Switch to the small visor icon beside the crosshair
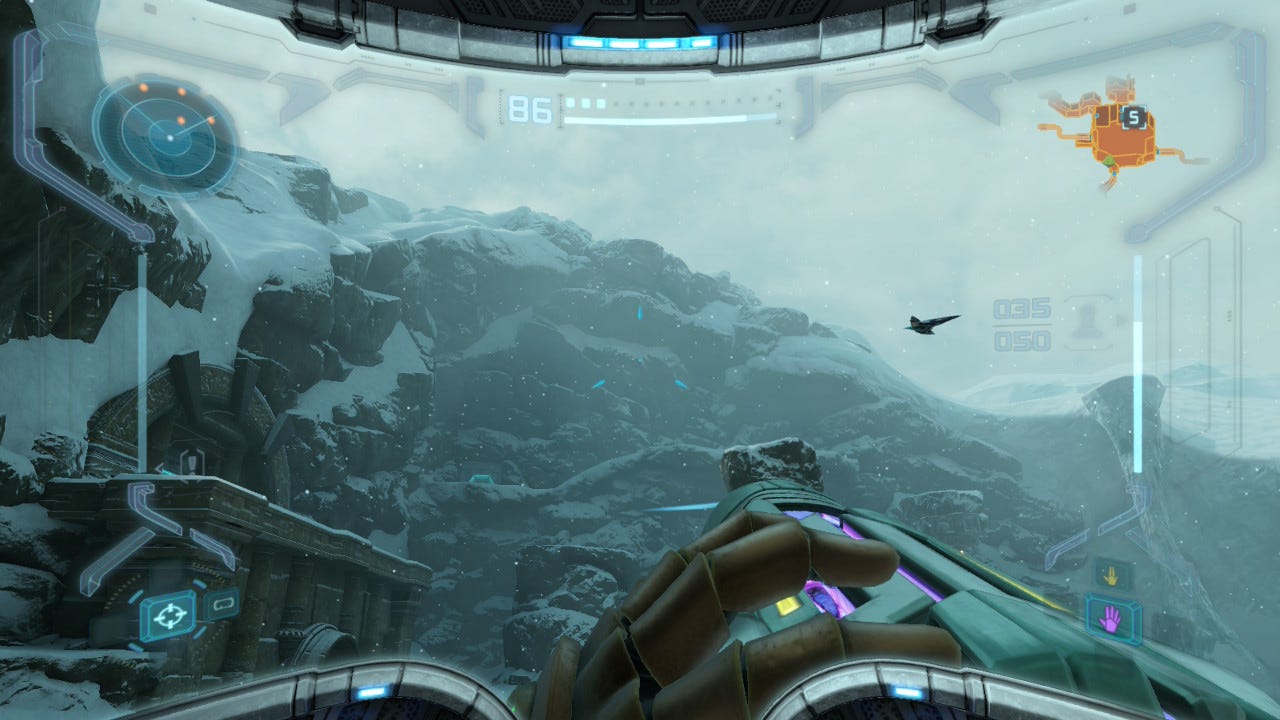Viewport: 1280px width, 720px height. (x=220, y=603)
